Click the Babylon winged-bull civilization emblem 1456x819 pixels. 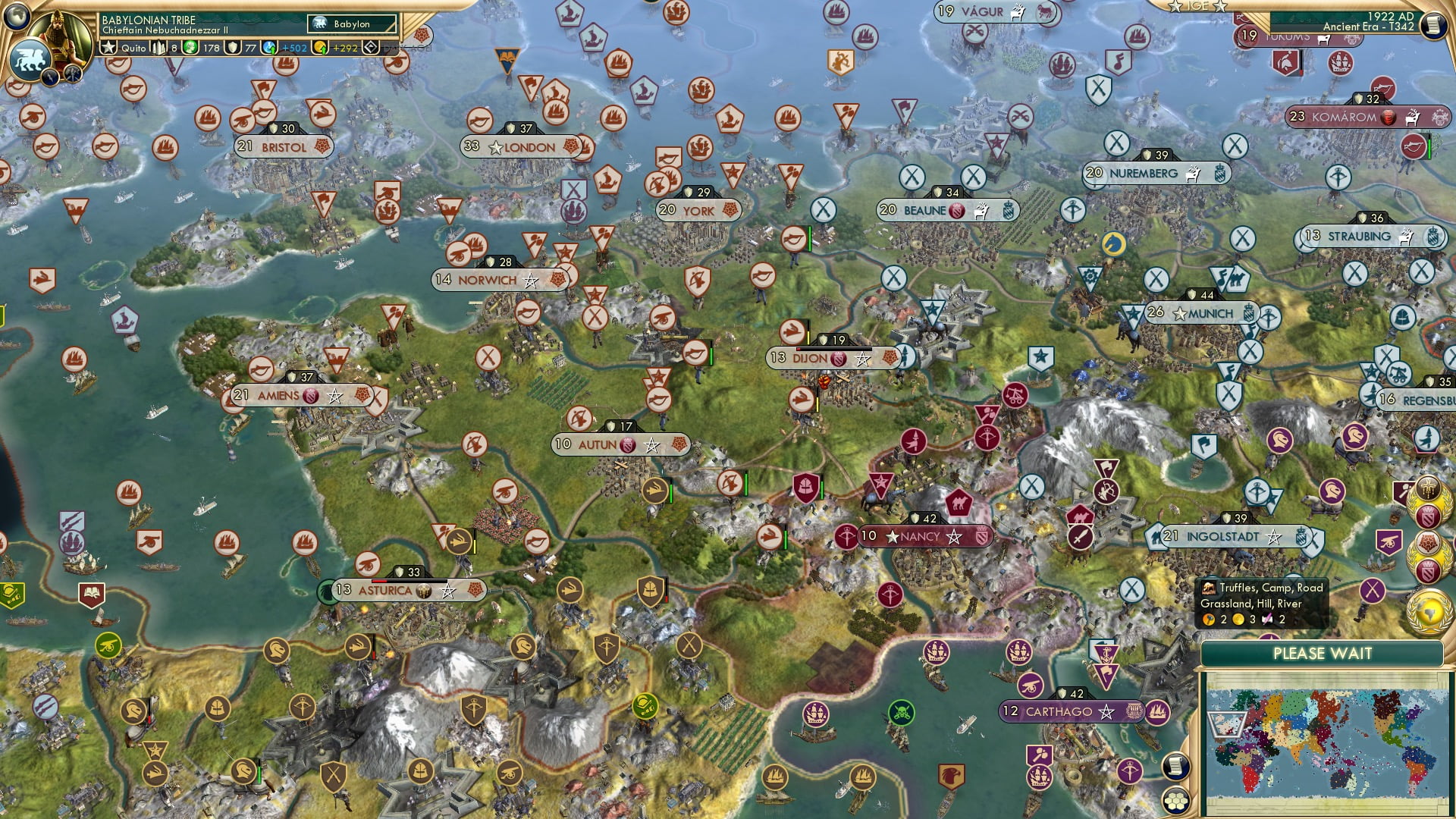click(30, 59)
